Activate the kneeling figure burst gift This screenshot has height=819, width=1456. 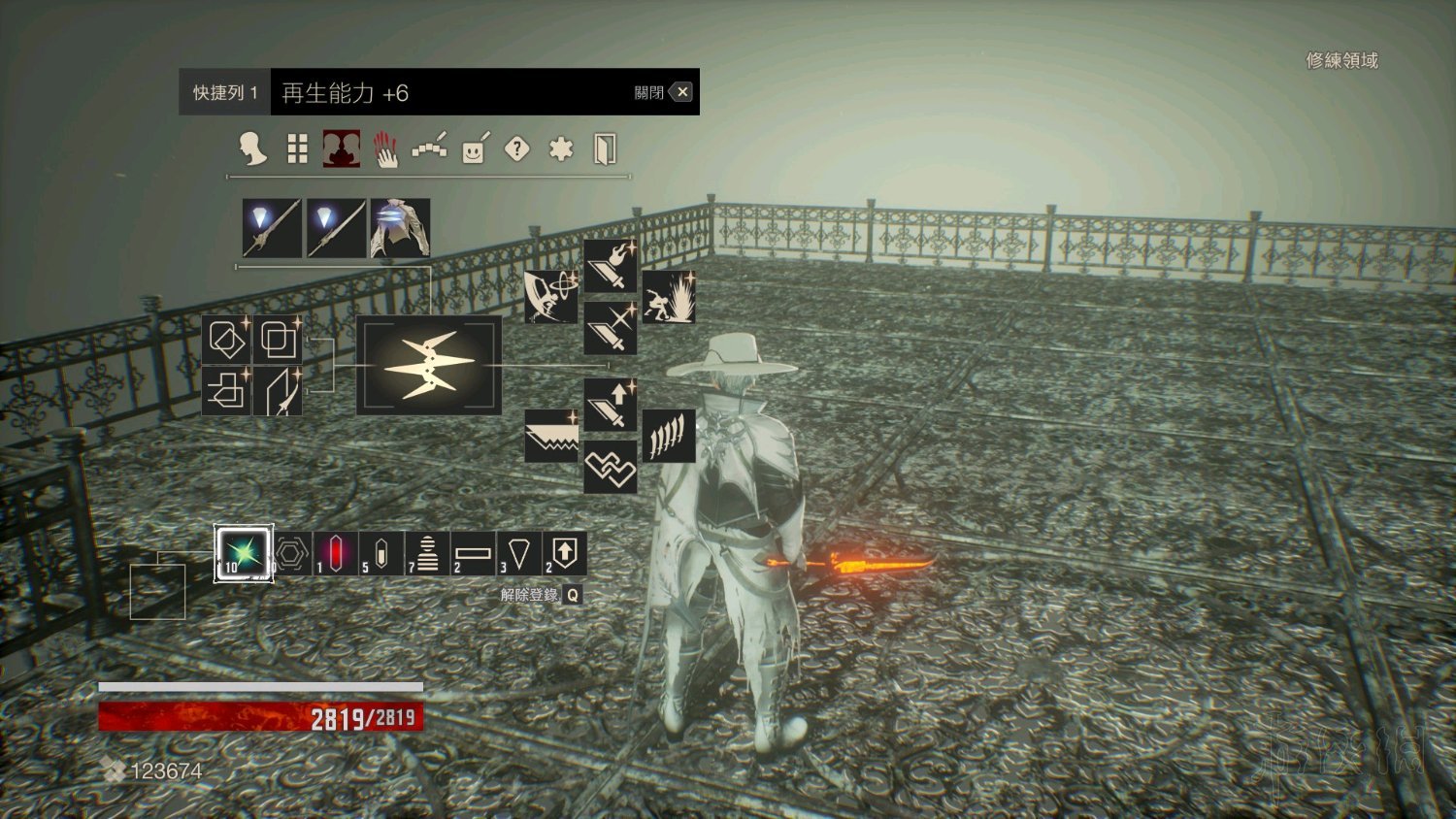coord(668,297)
